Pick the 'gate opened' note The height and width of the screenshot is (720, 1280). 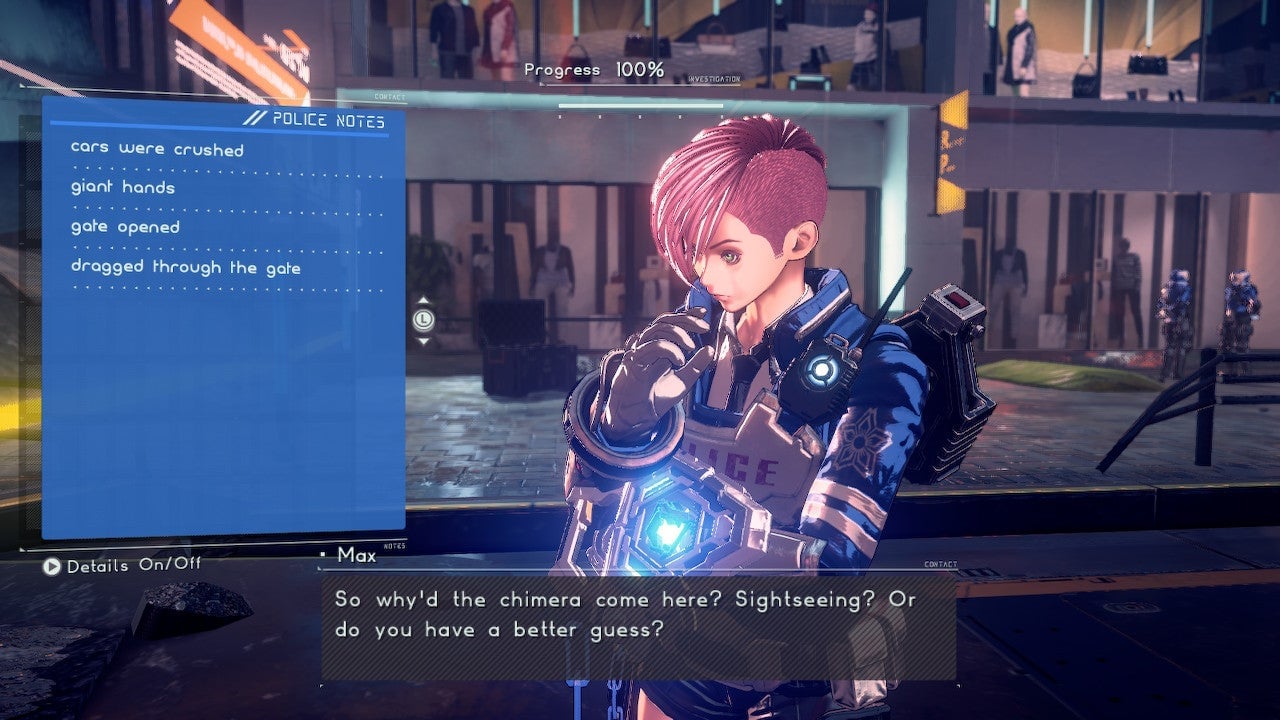[125, 228]
